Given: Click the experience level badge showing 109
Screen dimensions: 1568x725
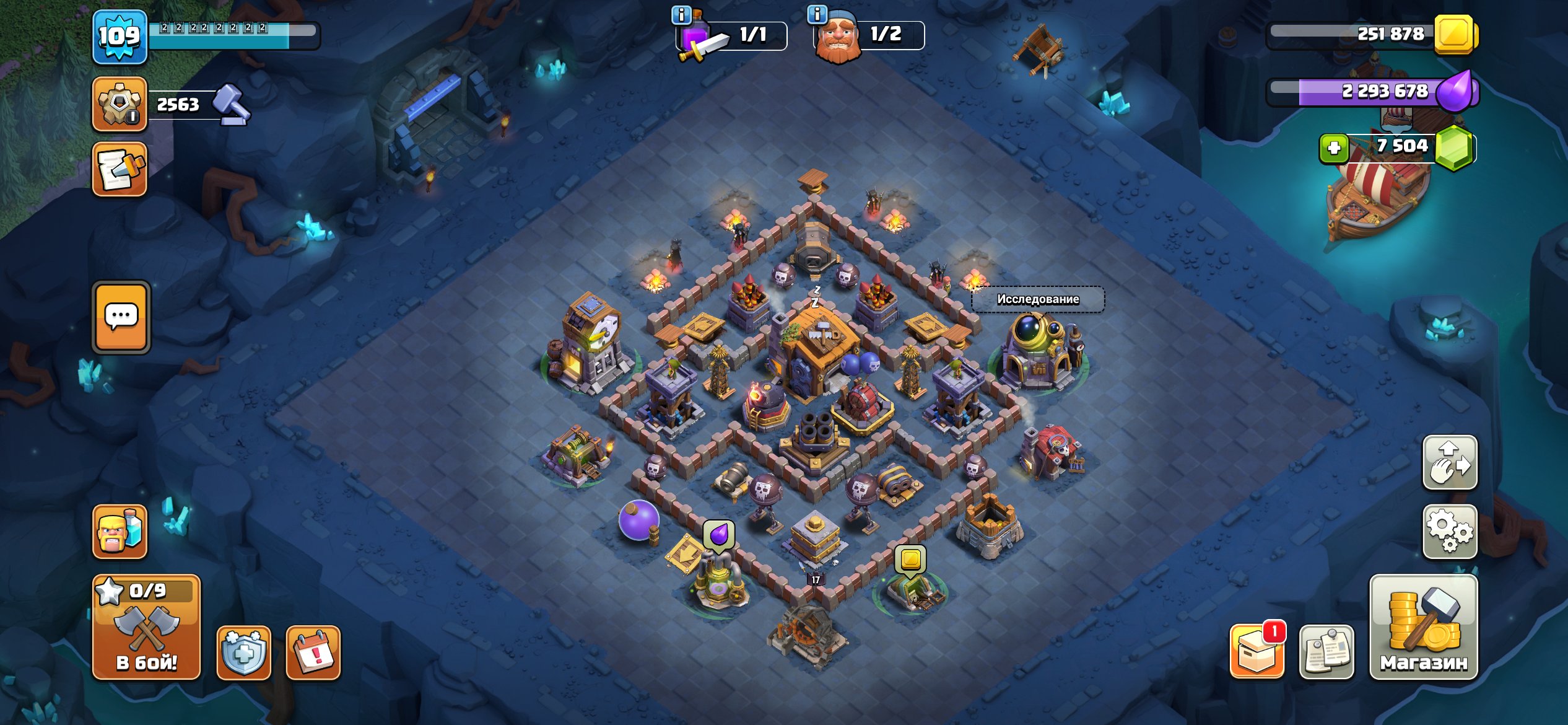Looking at the screenshot, I should point(120,37).
